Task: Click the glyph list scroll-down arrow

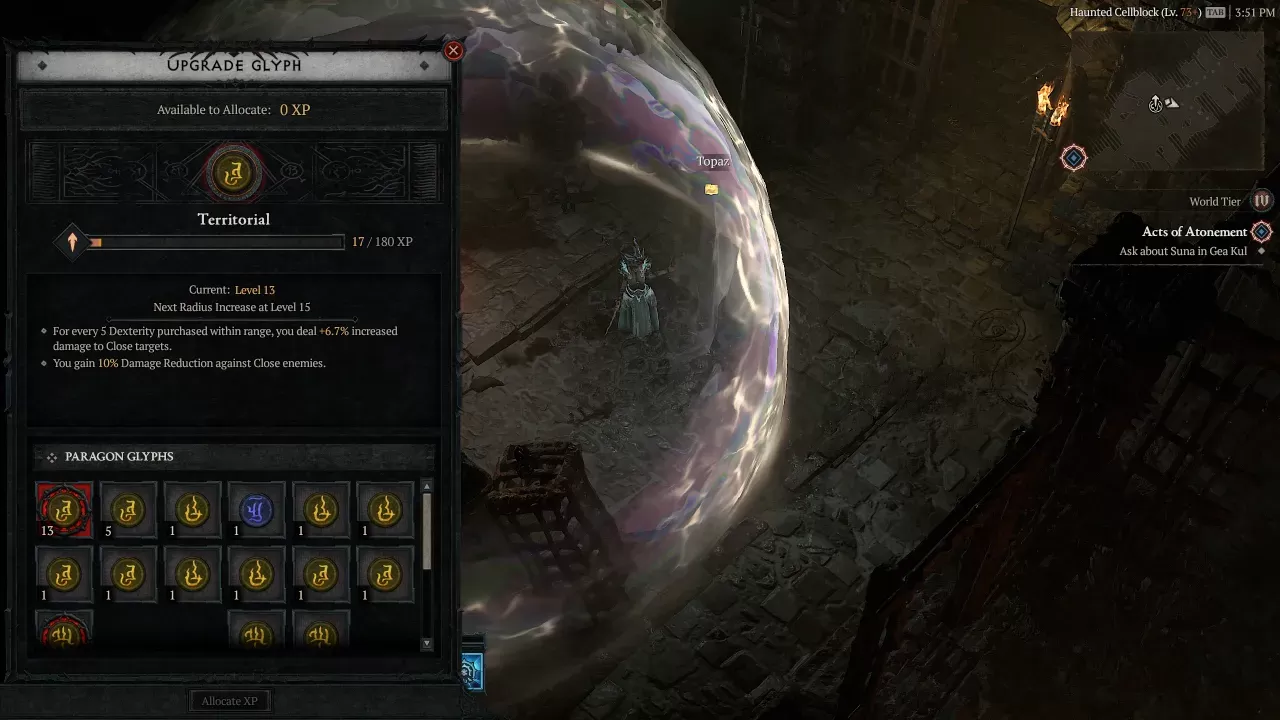Action: coord(427,644)
